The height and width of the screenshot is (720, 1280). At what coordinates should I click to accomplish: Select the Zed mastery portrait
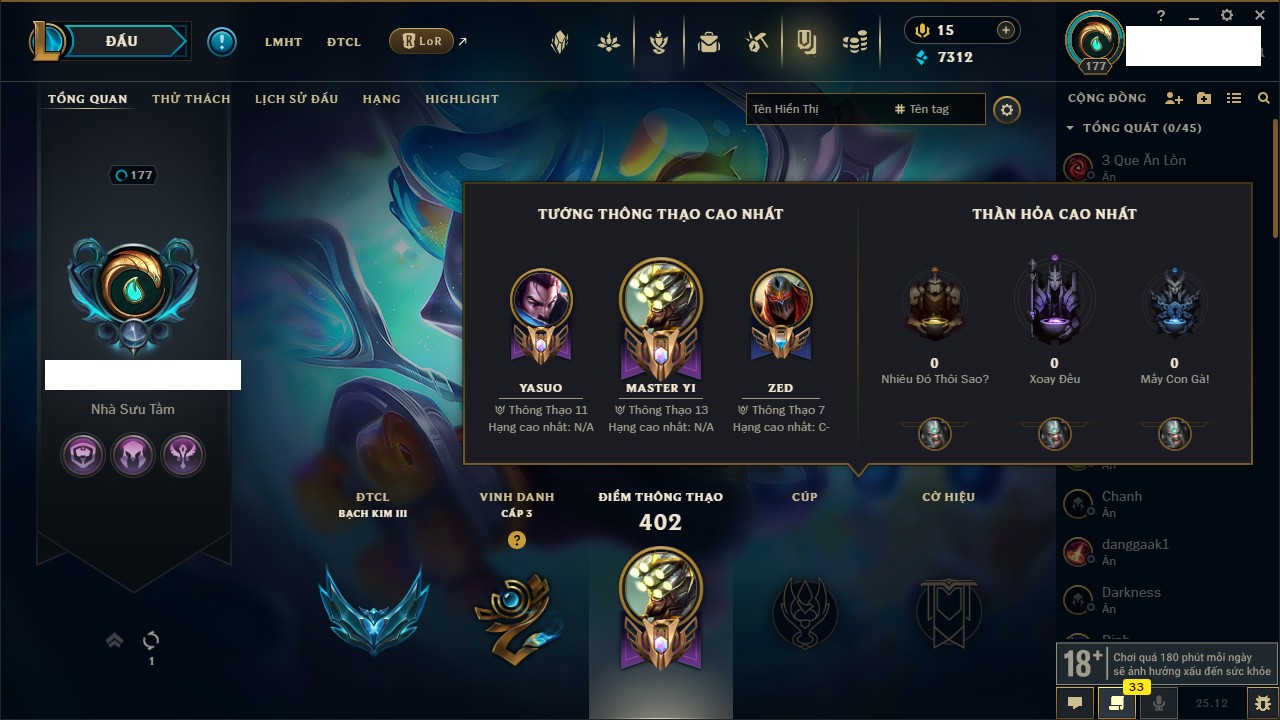(780, 300)
